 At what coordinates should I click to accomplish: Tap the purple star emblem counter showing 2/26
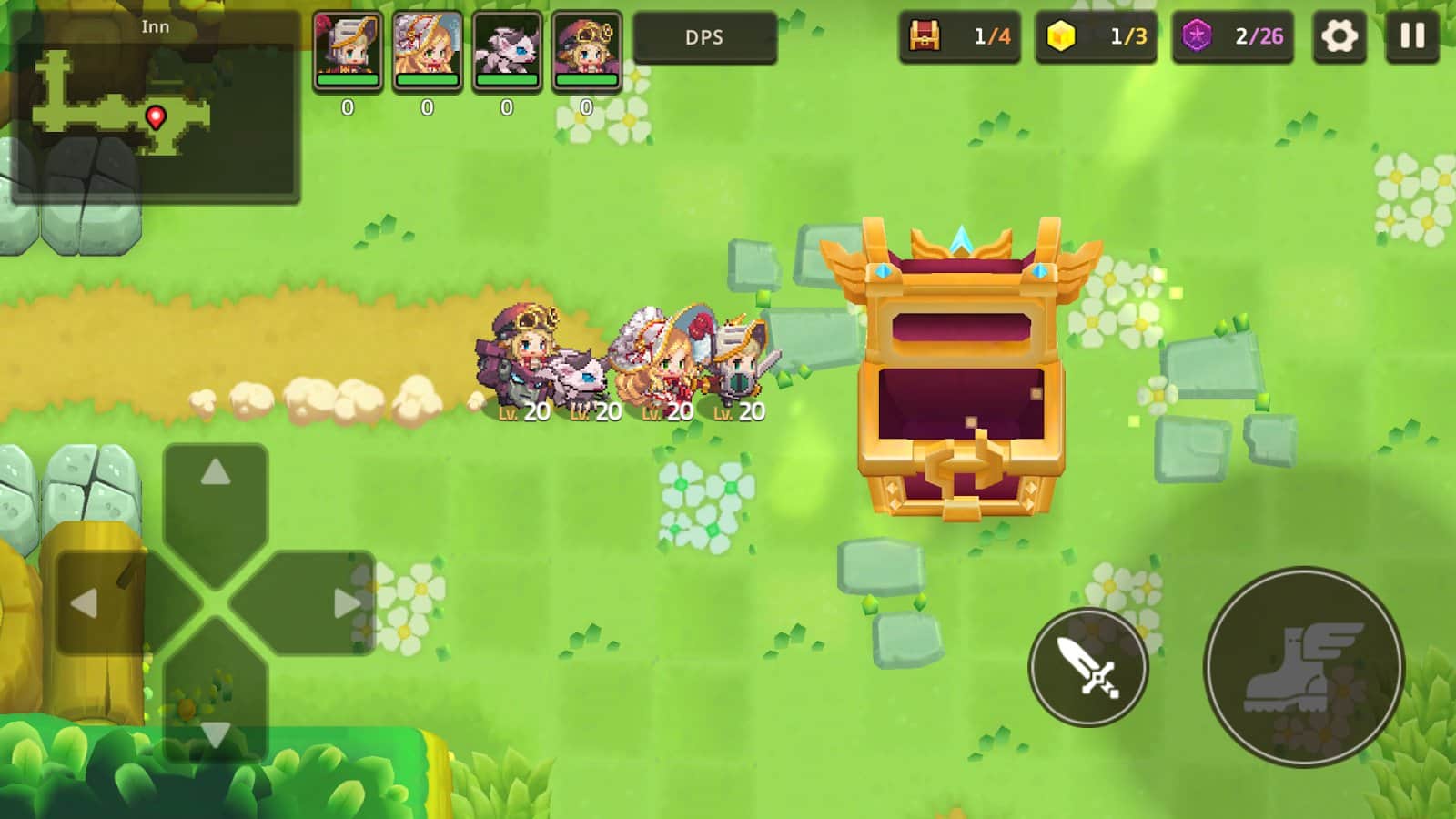coord(1233,37)
